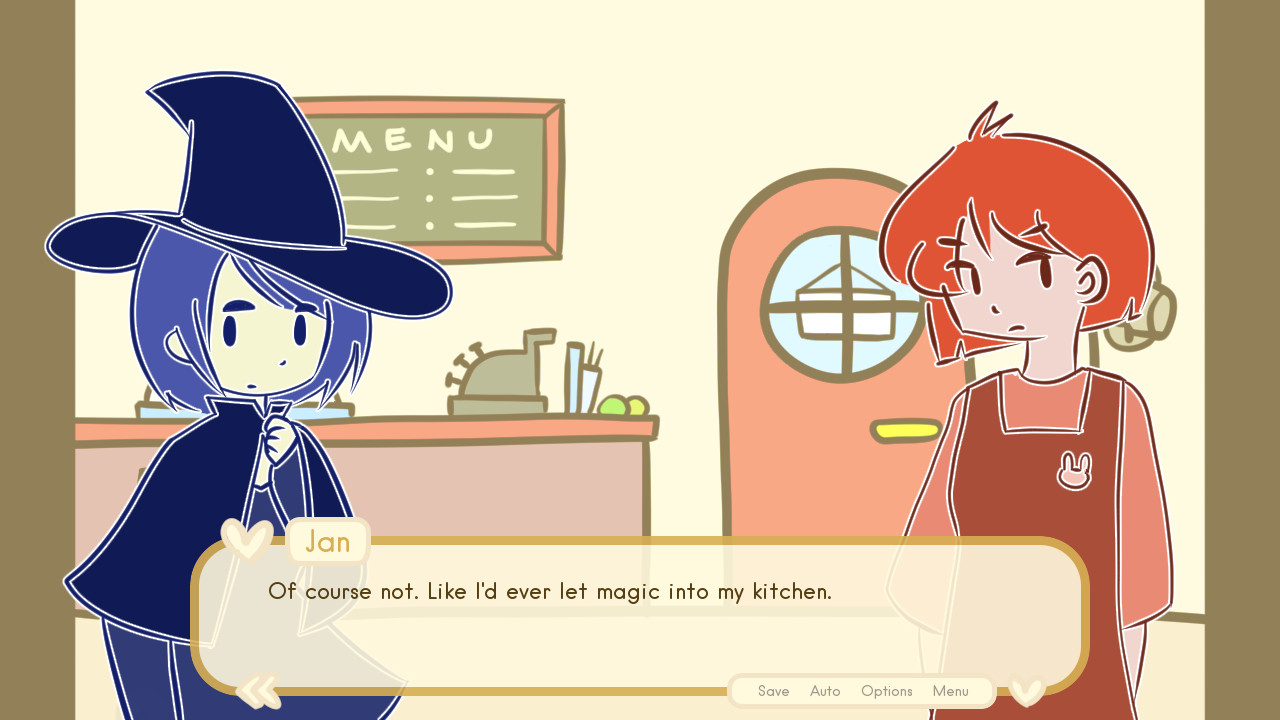1280x720 pixels.
Task: Open the Options screen
Action: 886,691
